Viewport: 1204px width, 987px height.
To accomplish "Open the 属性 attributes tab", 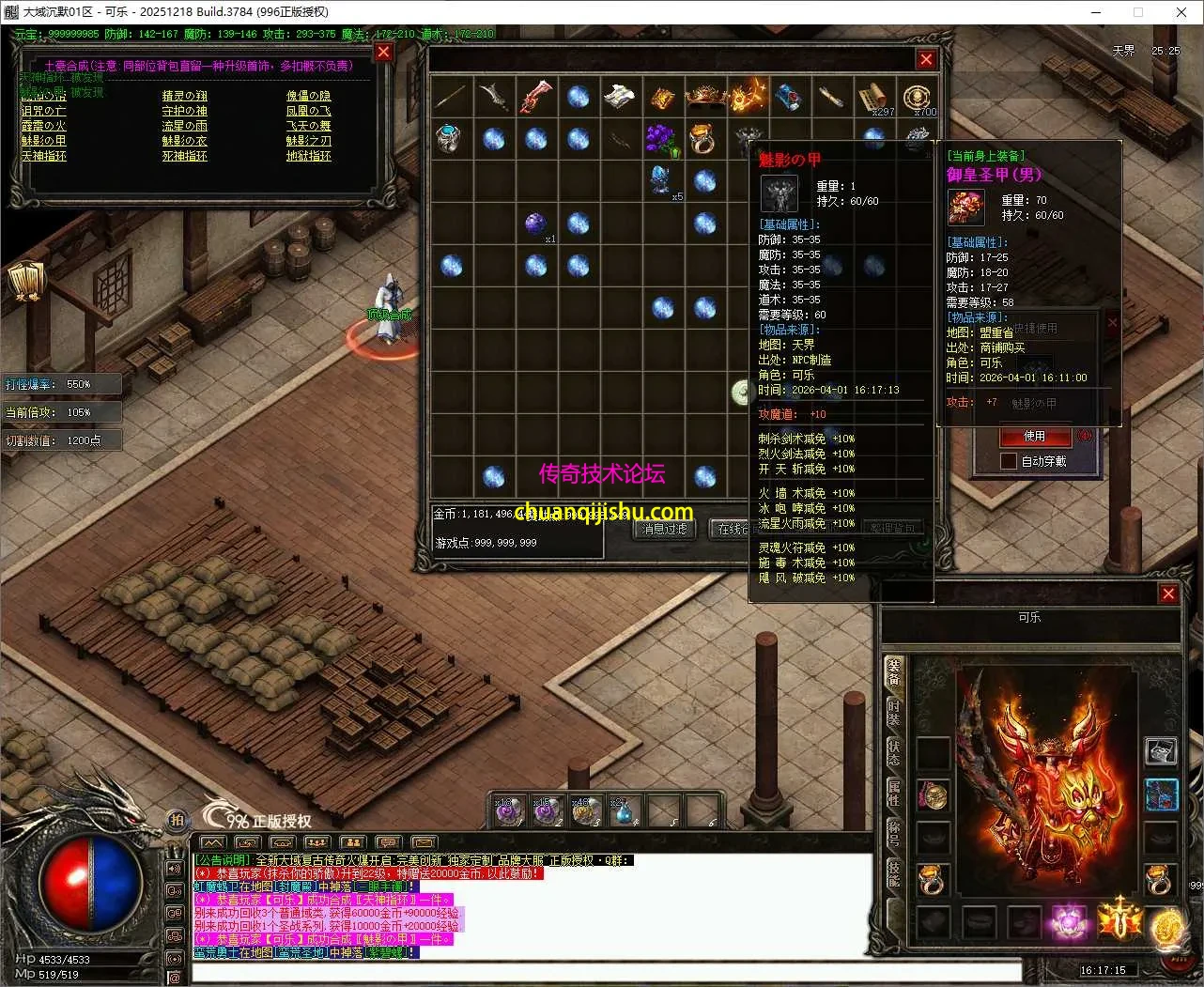I will pos(894,794).
